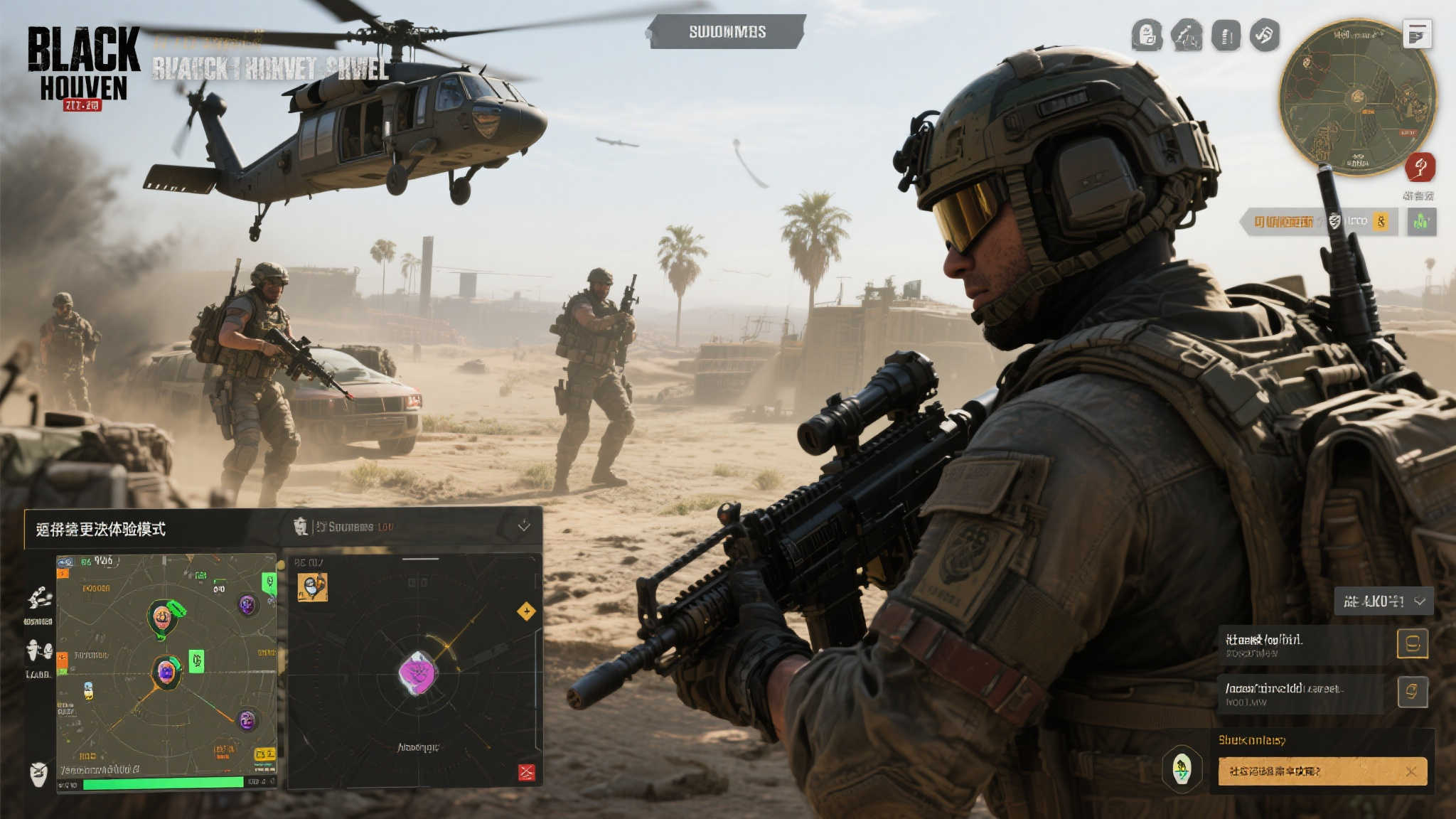
Task: Open the rightmost round grey toolbar icon
Action: click(1265, 35)
